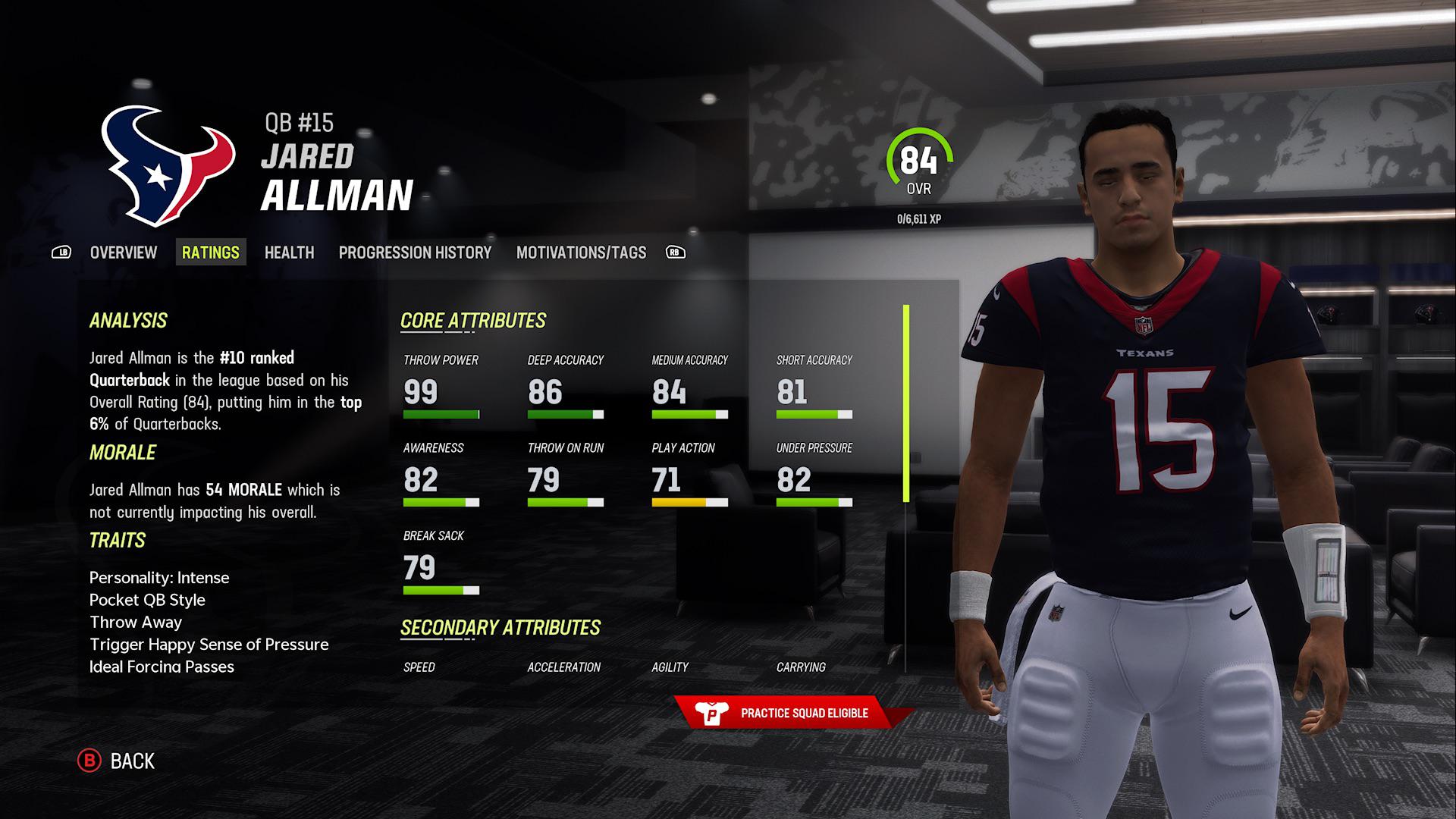Select the highlighted Ratings tab
The image size is (1456, 819).
(212, 252)
